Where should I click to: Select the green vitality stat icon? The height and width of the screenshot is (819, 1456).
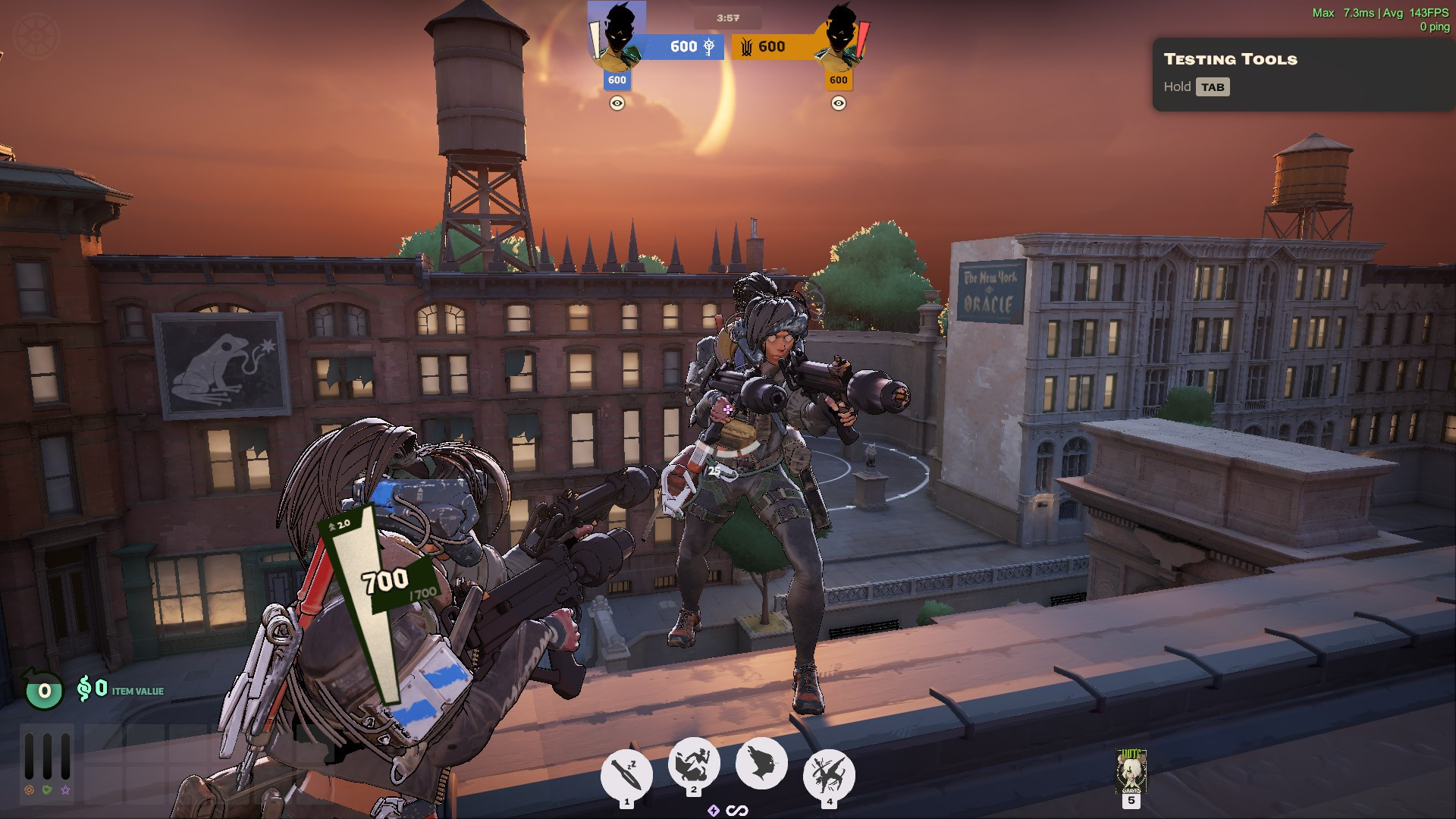pos(47,790)
